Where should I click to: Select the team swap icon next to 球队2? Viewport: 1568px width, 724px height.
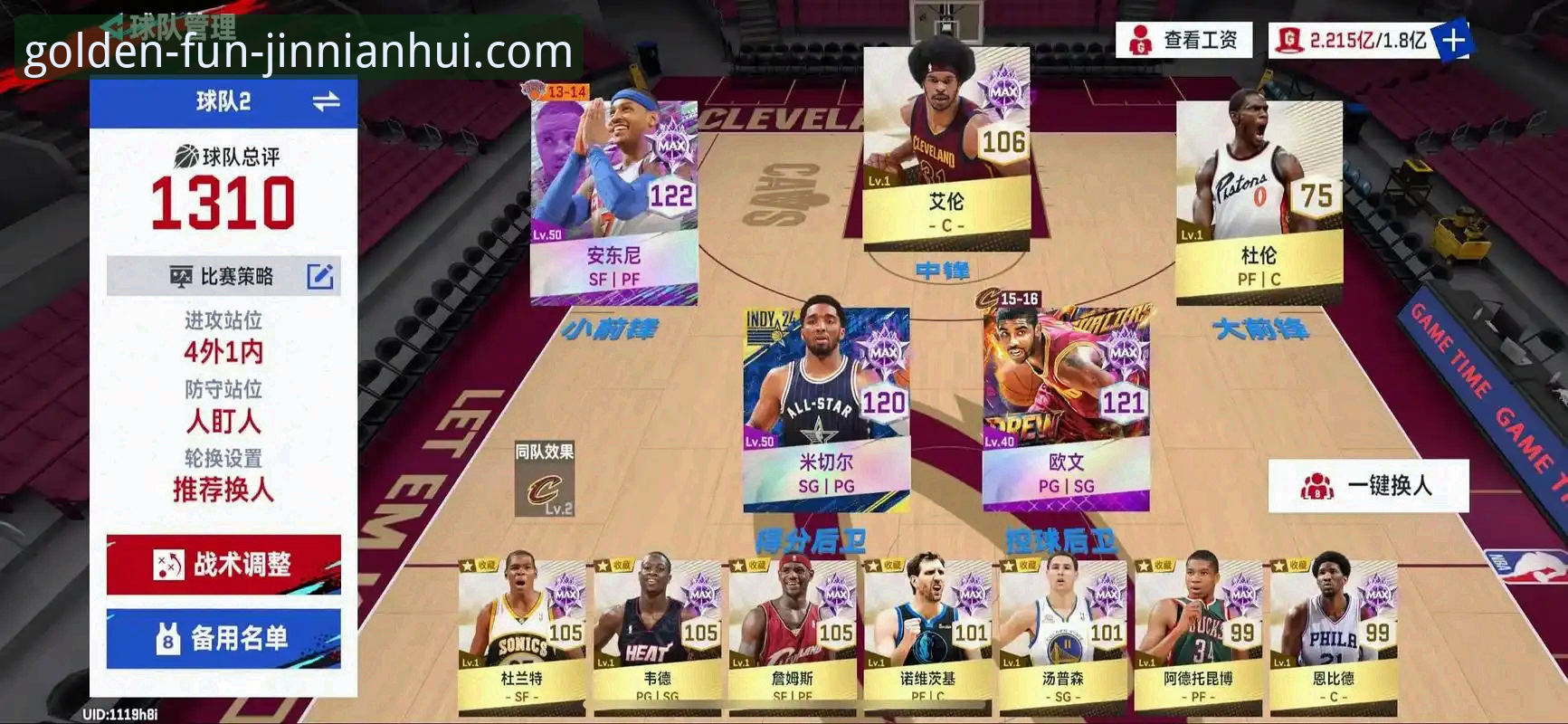click(328, 102)
